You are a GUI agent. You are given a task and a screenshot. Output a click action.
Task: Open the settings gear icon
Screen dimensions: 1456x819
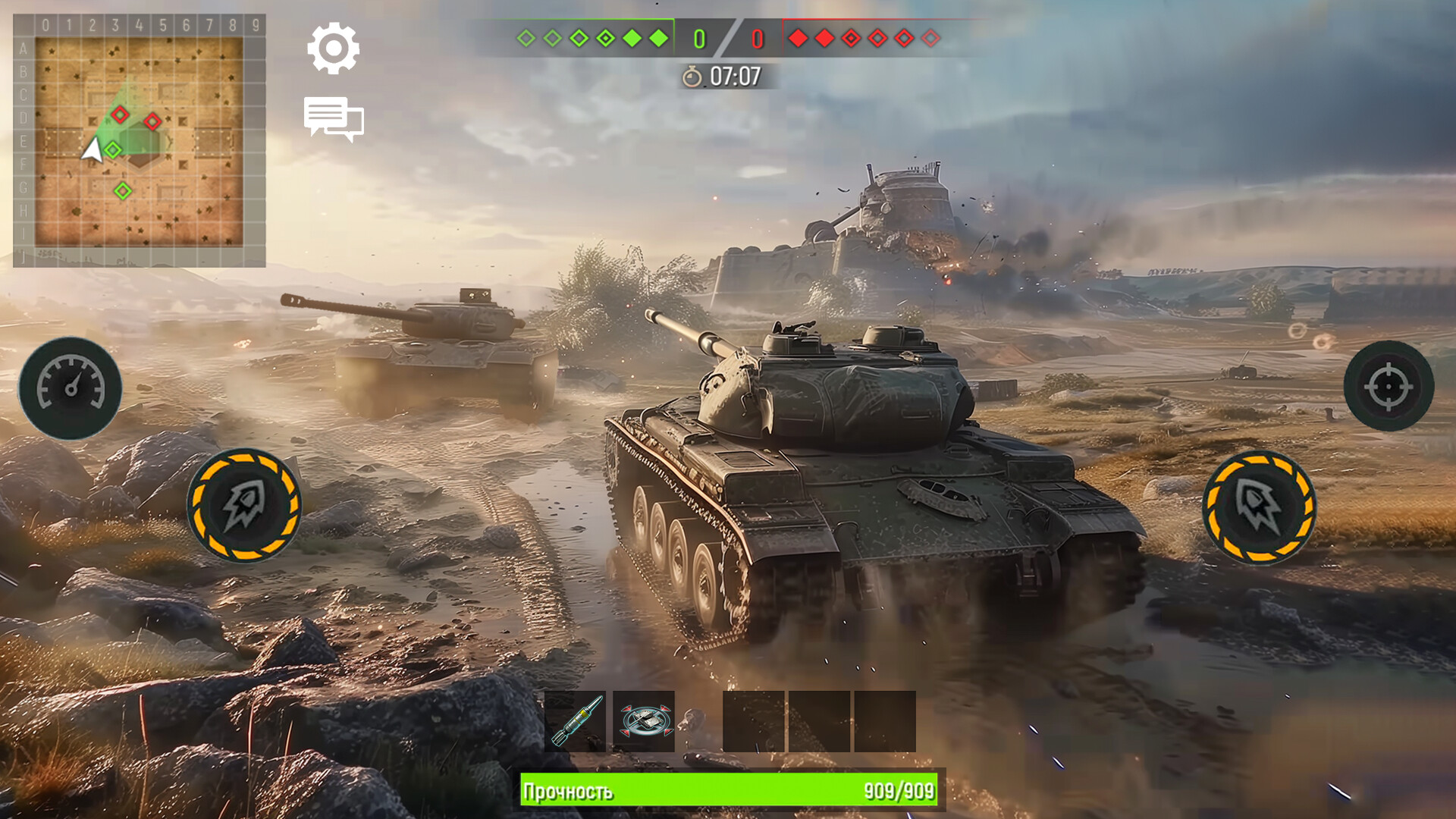pos(331,47)
